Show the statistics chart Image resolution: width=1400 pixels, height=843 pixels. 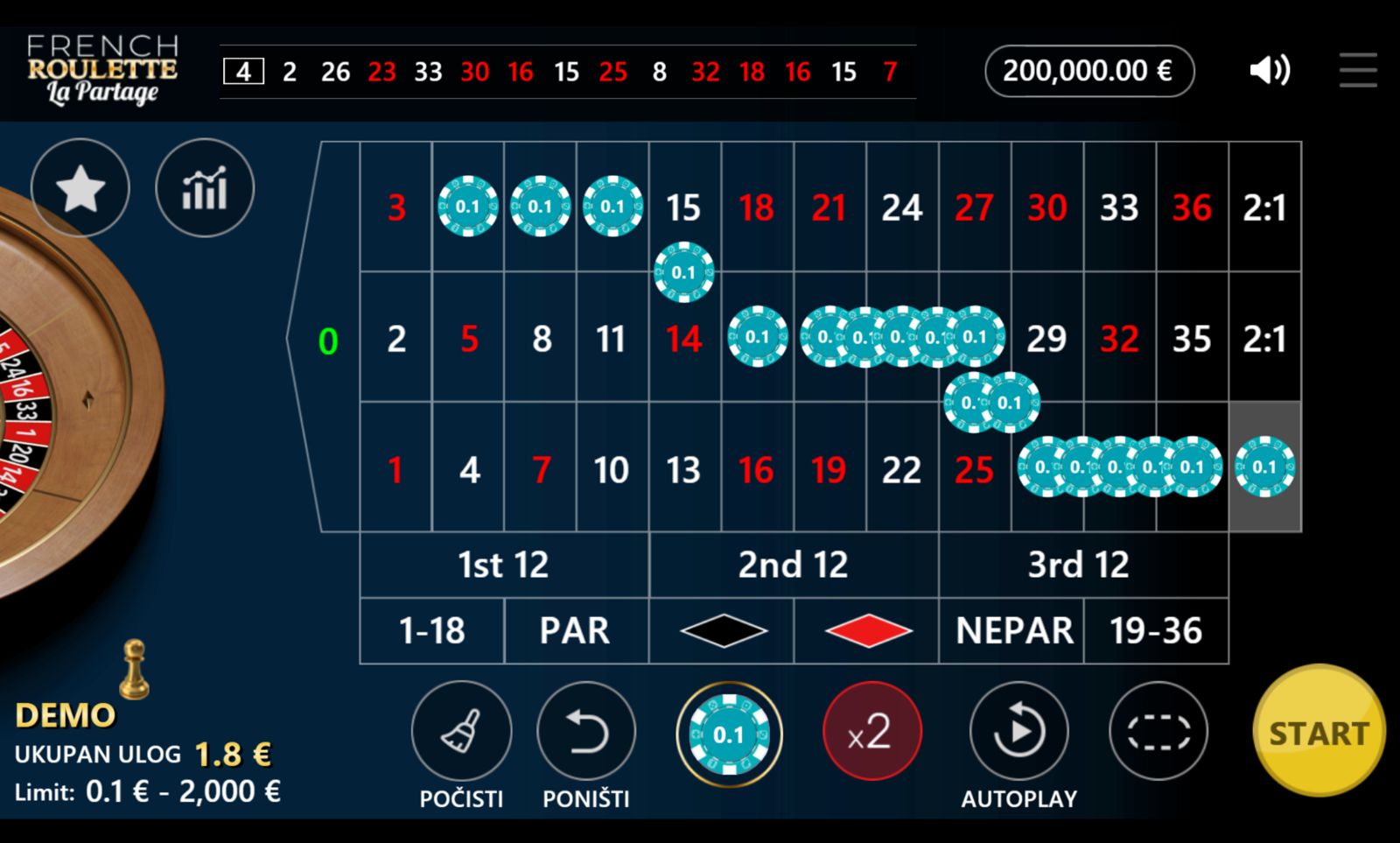(x=205, y=188)
